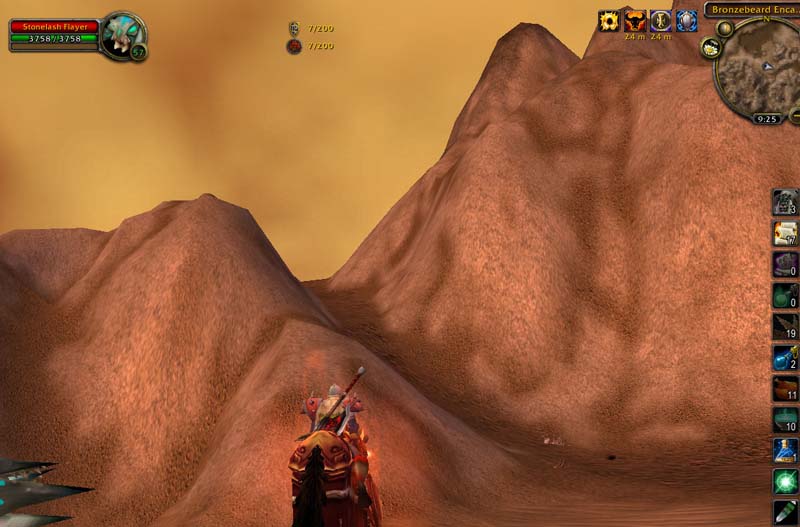Use the scroll item with count 7

point(785,233)
